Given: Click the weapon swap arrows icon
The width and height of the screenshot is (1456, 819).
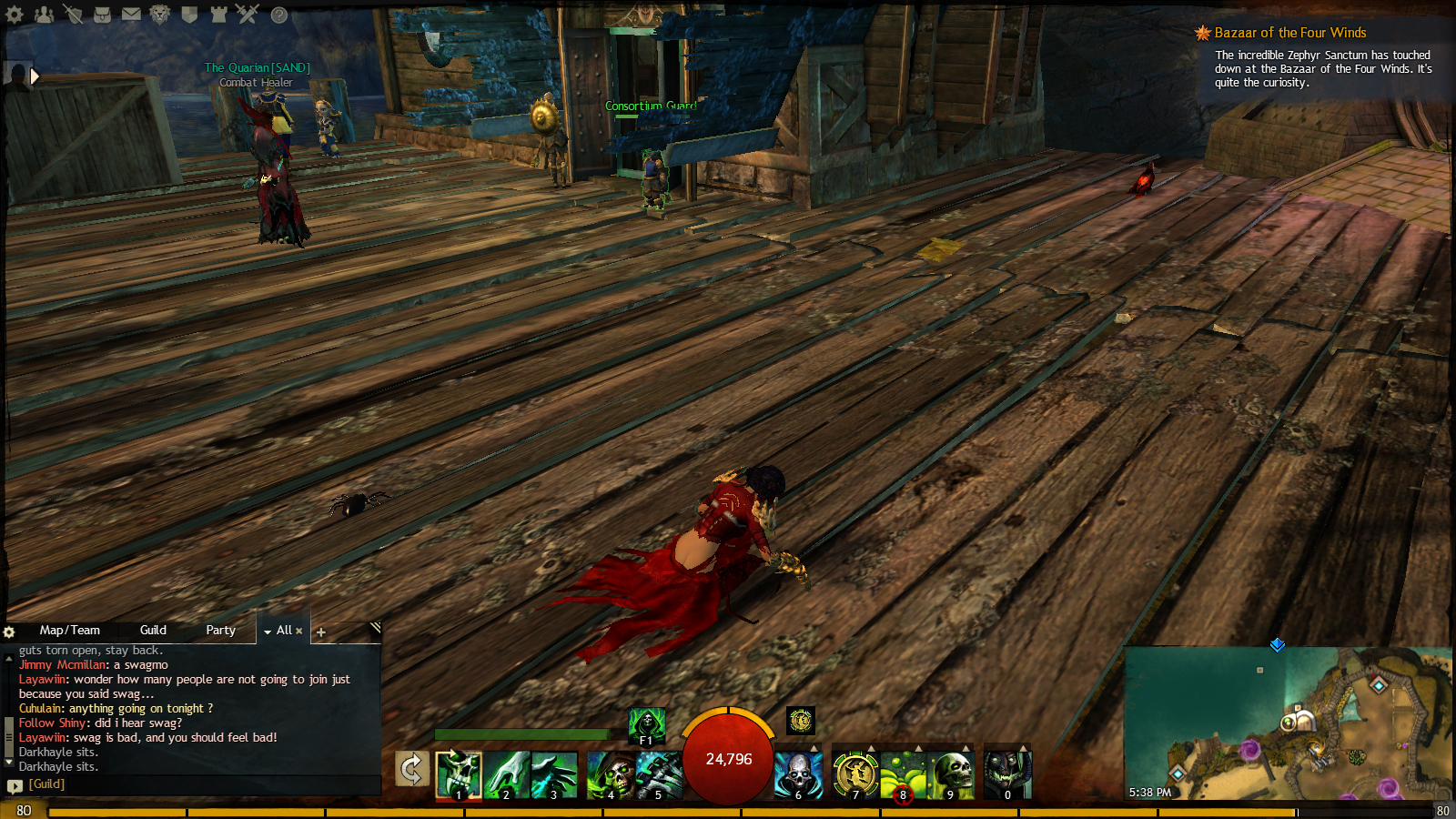Looking at the screenshot, I should point(410,769).
